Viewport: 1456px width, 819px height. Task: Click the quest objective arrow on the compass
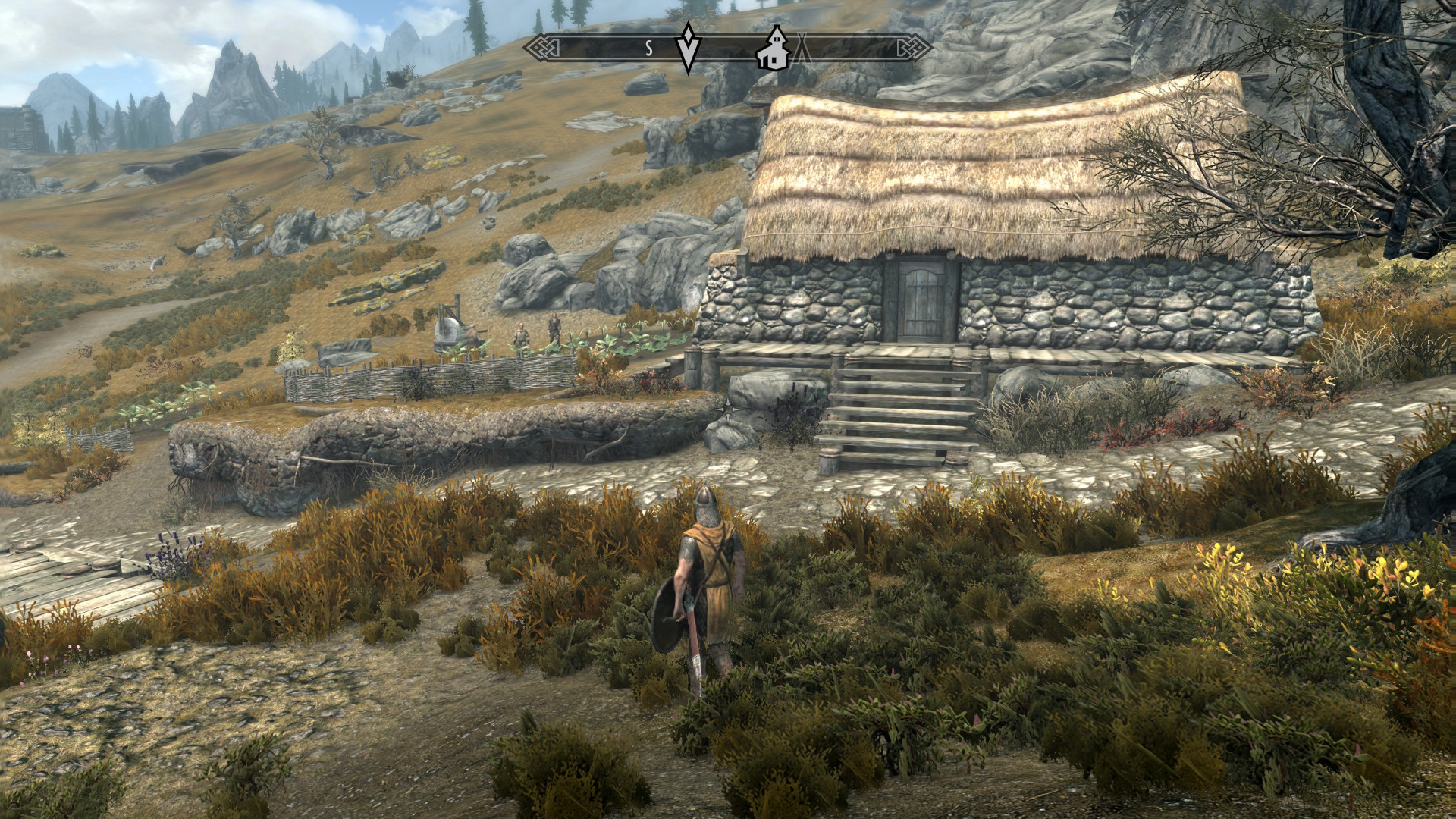(688, 47)
